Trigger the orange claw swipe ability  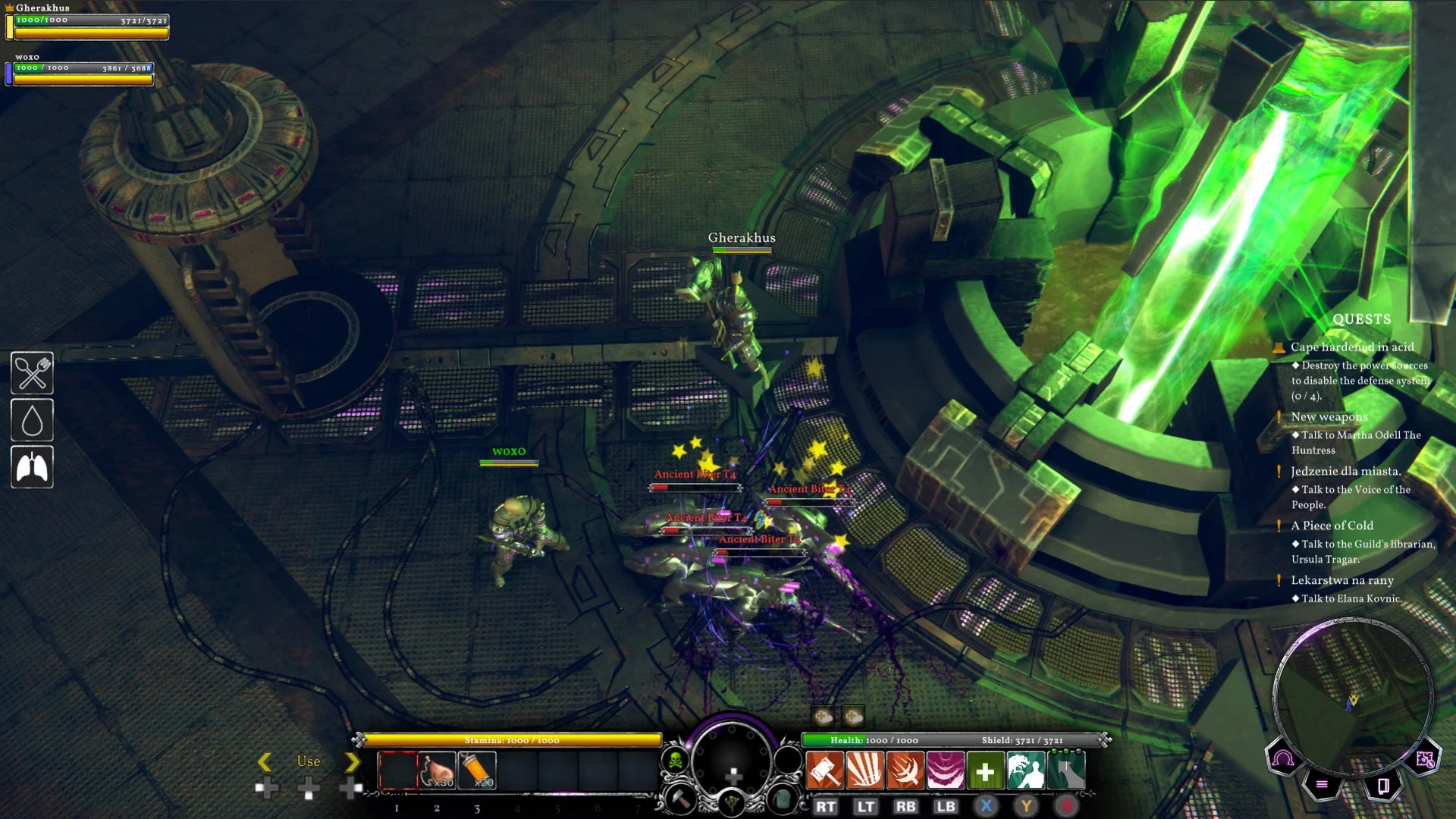coord(905,771)
